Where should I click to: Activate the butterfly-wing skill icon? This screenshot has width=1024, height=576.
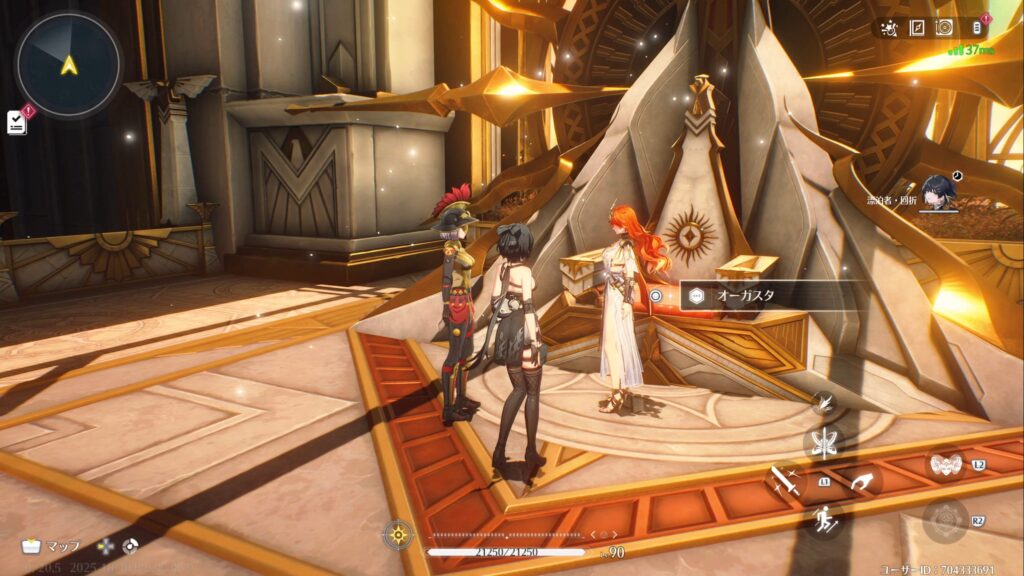pyautogui.click(x=824, y=442)
